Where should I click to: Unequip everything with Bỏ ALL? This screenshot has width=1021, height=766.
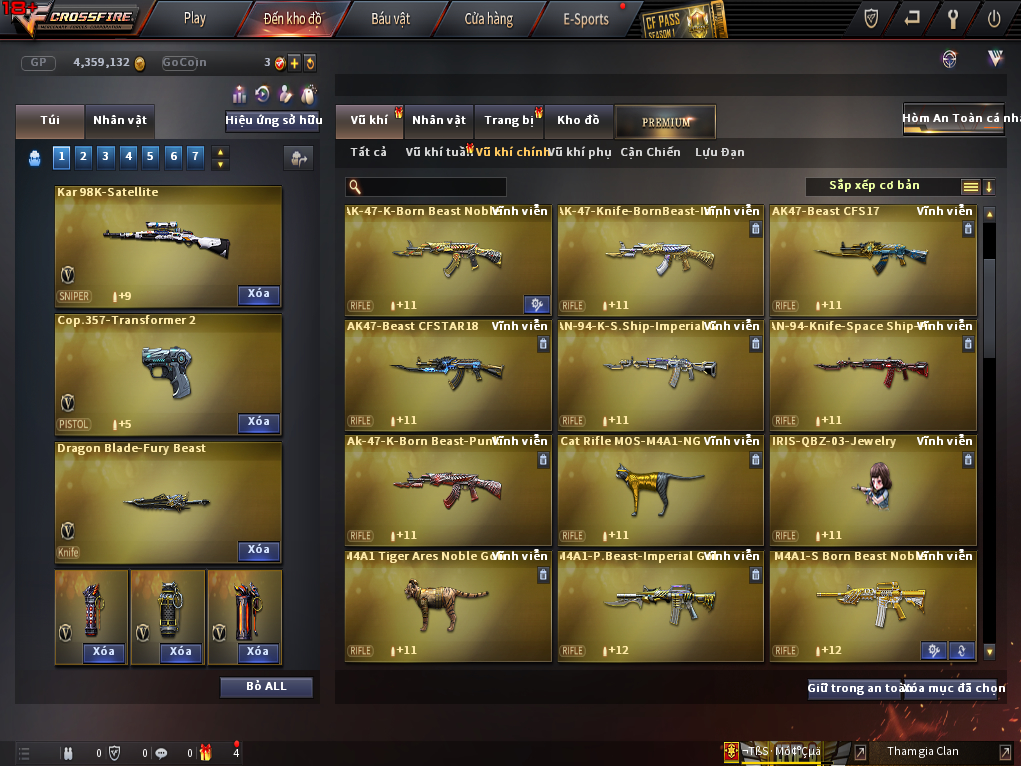pyautogui.click(x=266, y=687)
